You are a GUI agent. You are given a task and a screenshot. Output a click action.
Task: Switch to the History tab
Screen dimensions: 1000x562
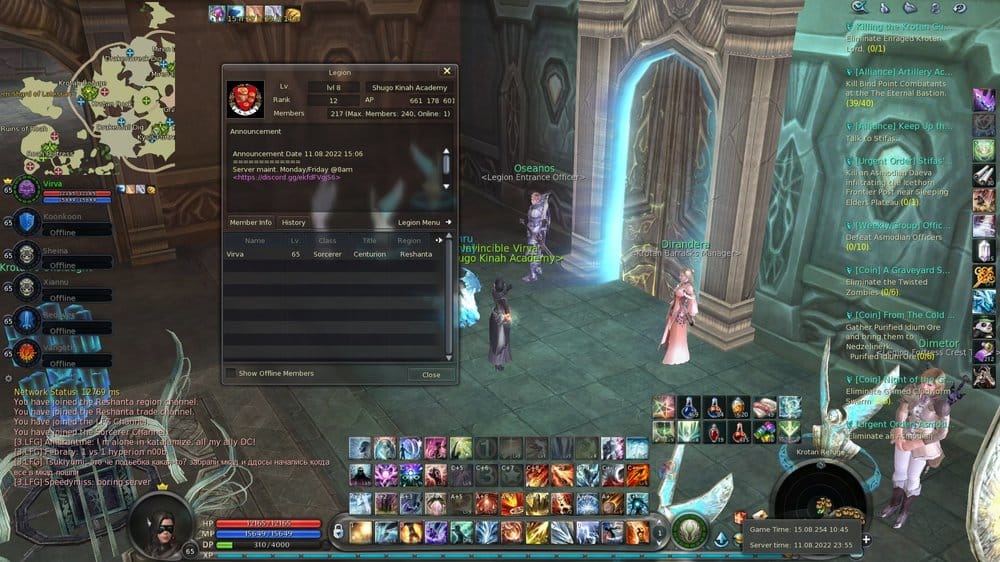(293, 222)
